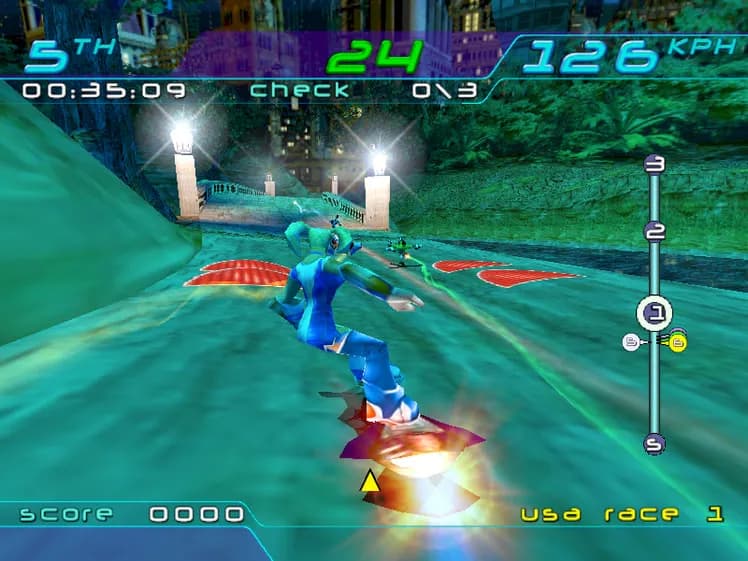This screenshot has height=561, width=748.
Task: Select checkpoint 2 node on the progress bar
Action: [x=655, y=232]
